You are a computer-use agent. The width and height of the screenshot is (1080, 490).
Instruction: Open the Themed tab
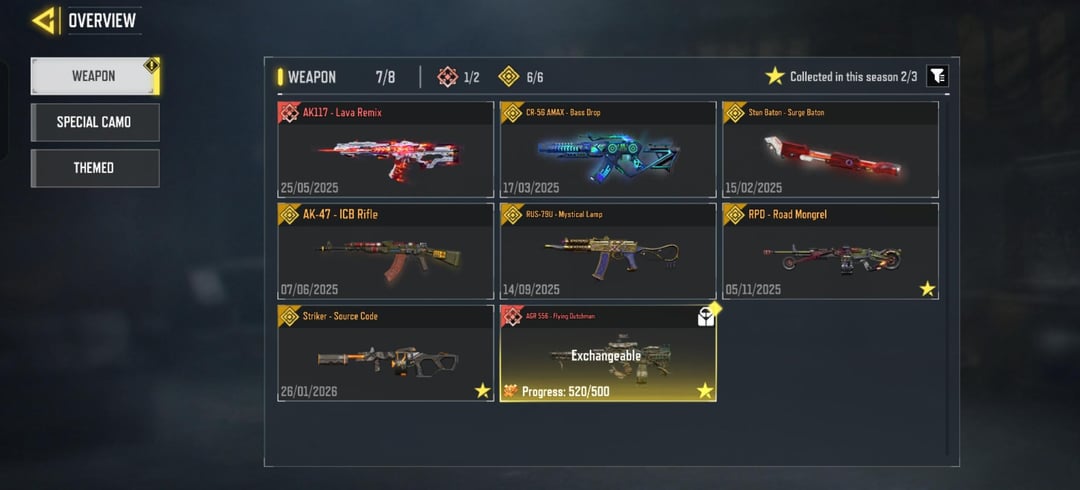click(x=94, y=168)
